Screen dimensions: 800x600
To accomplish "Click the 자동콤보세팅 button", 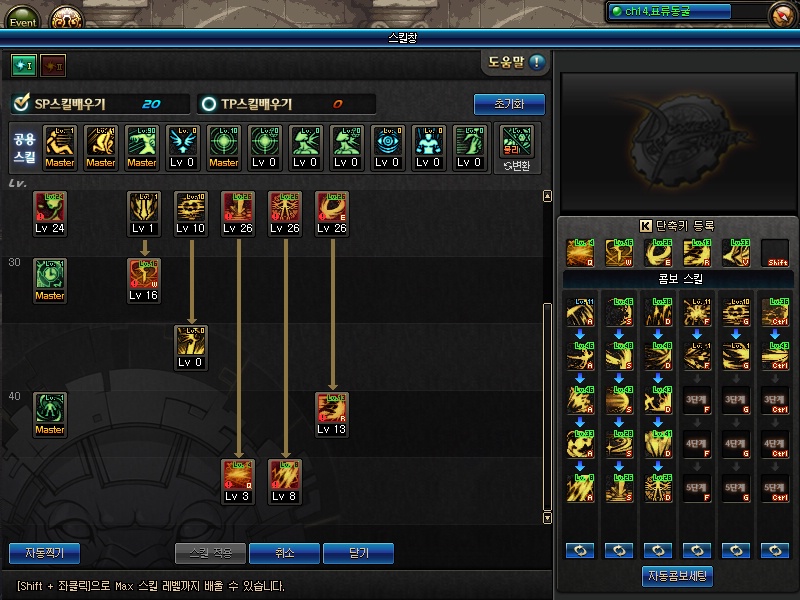I will [677, 577].
